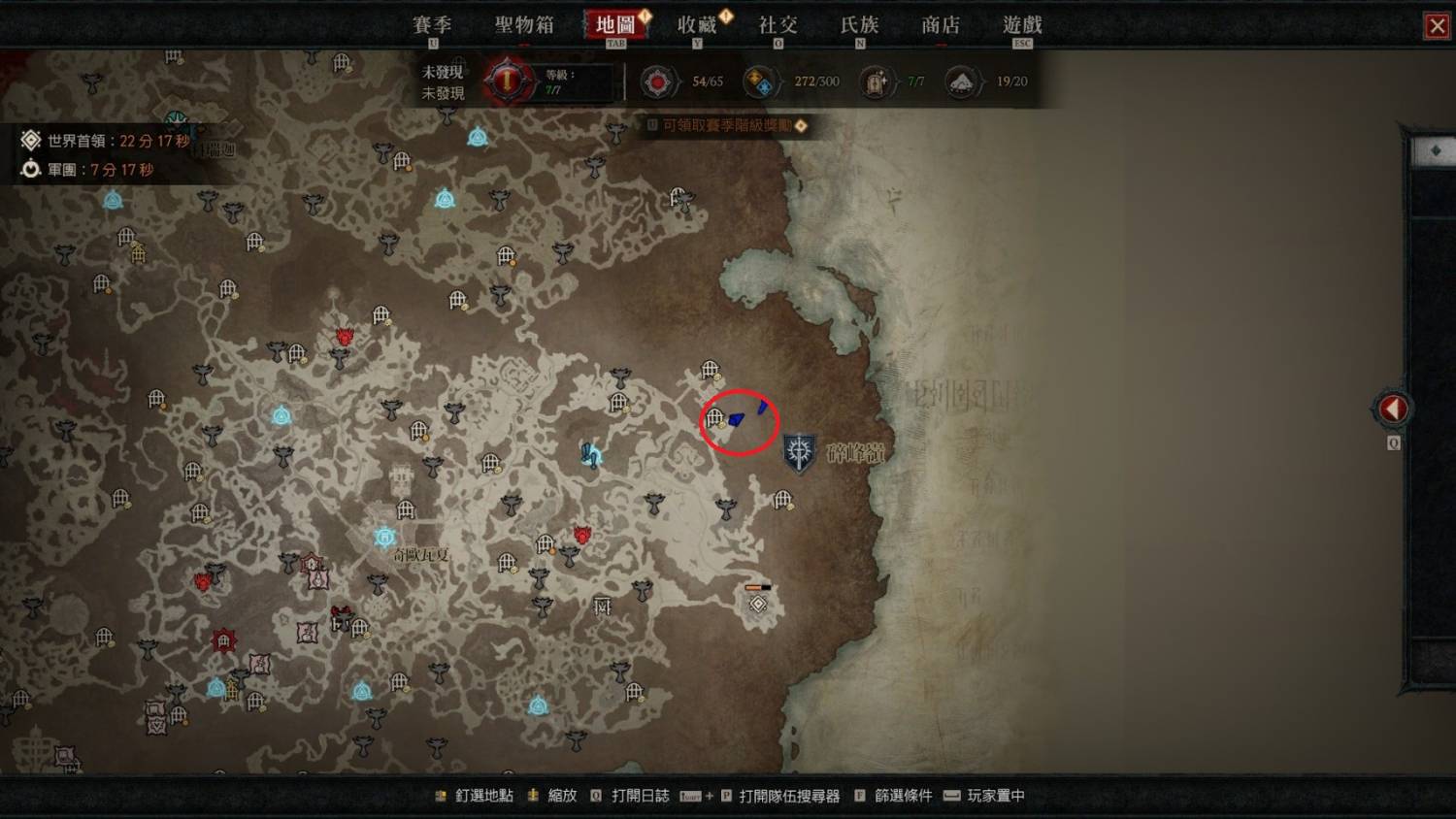Select the 地圖 map tab
The image size is (1456, 819).
pos(615,25)
